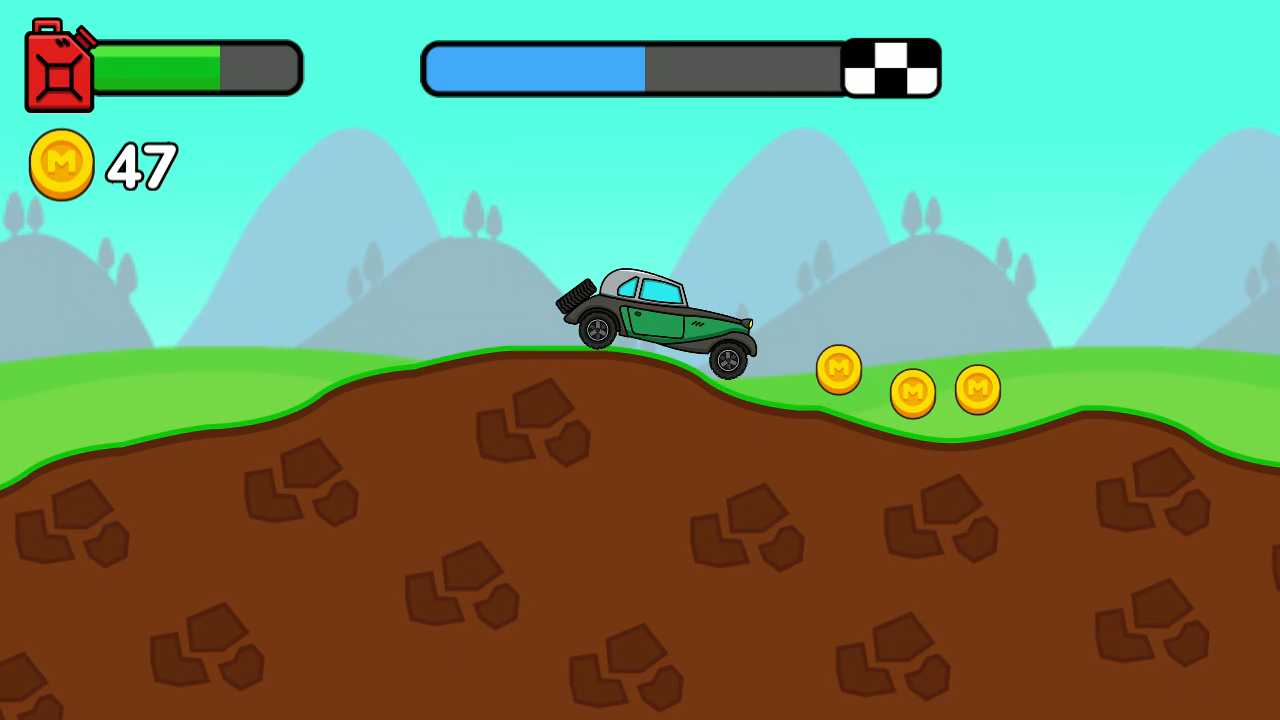Select the middle coin on the hill
Viewport: 1280px width, 720px height.
pyautogui.click(x=913, y=391)
